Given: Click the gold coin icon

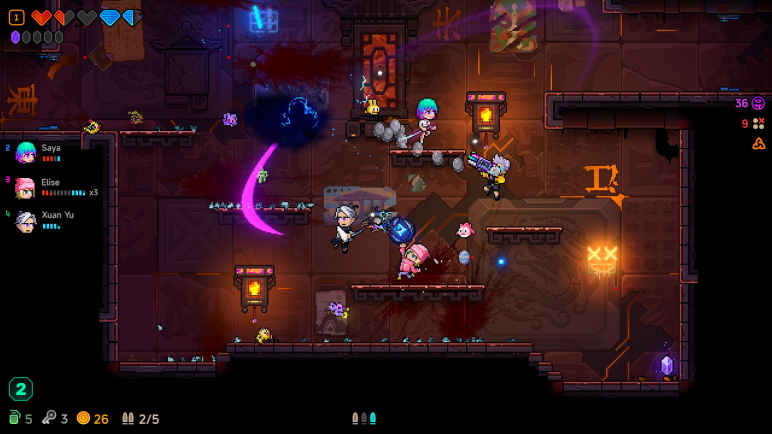Looking at the screenshot, I should pyautogui.click(x=83, y=418).
